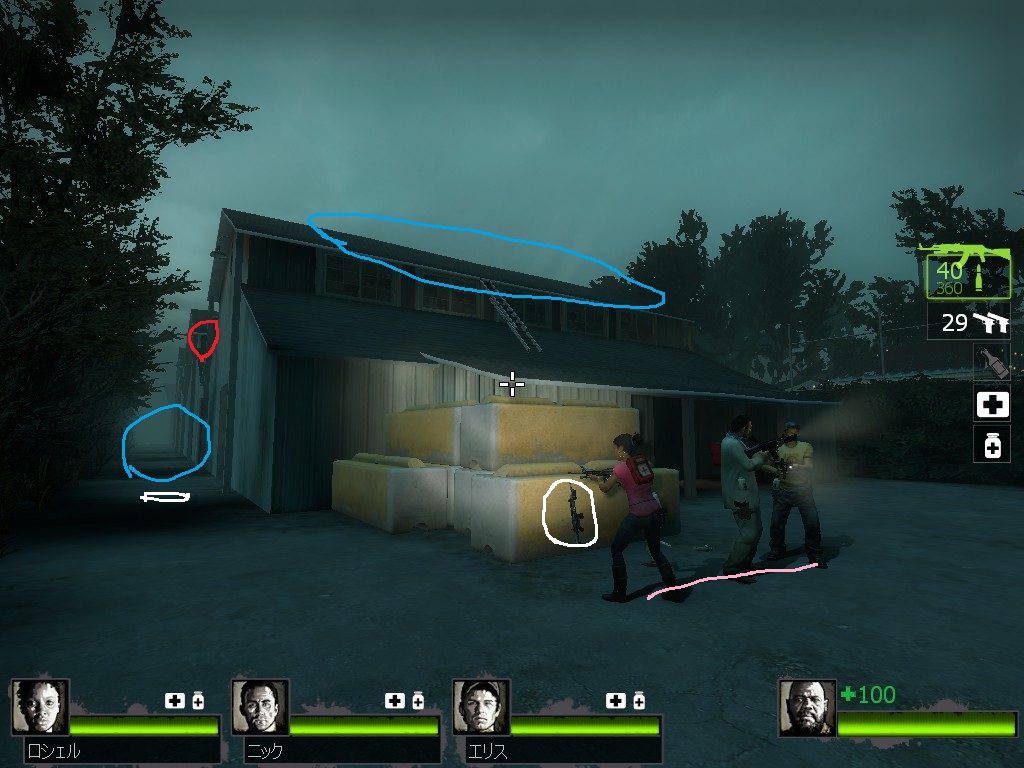
Task: Select the Molotov throwable slot
Action: [991, 362]
